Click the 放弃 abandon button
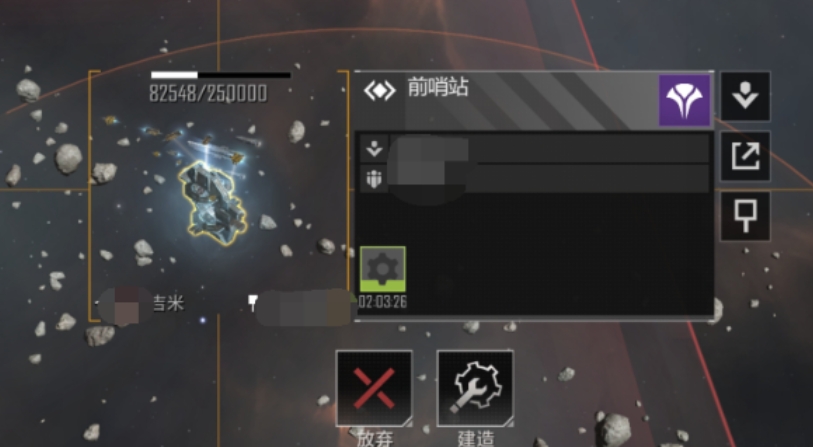813x447 pixels. click(x=374, y=389)
